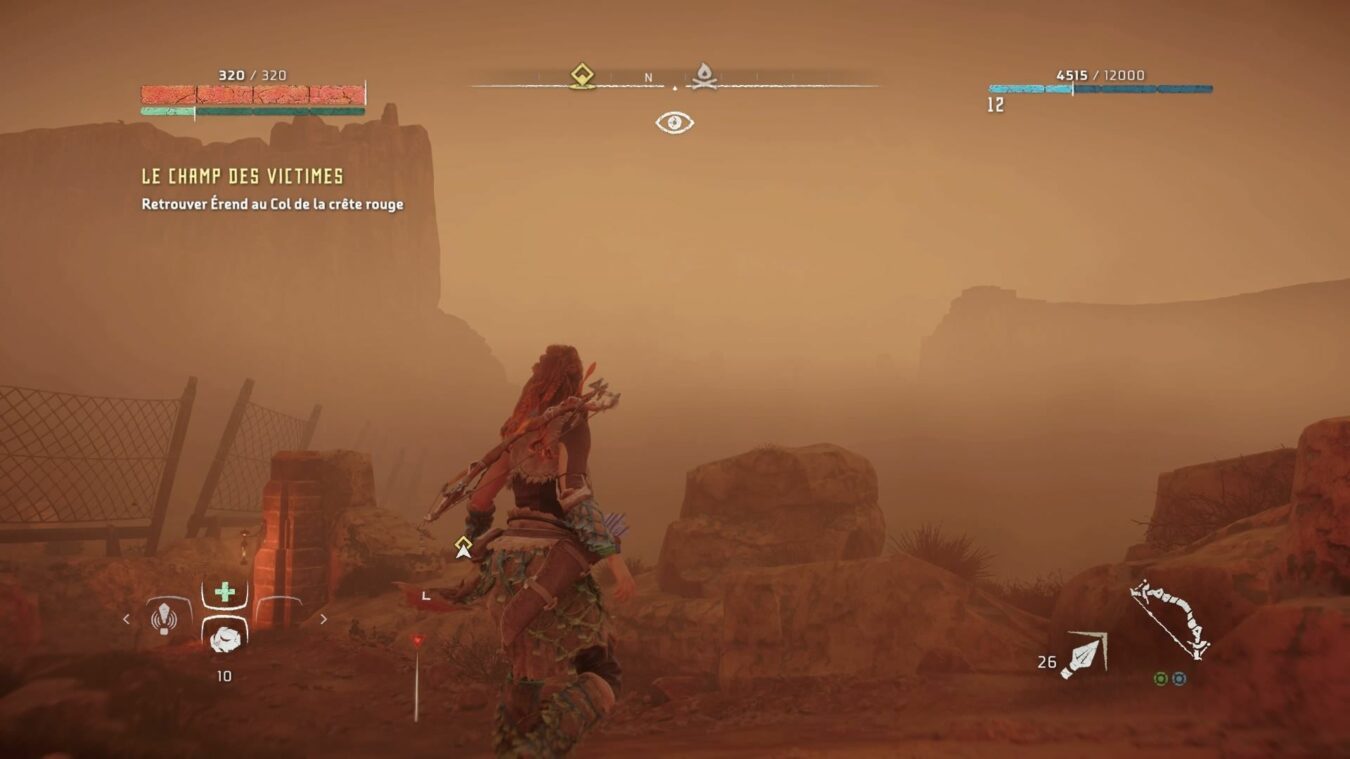
Task: Select the quest title Le Champ des Victimes
Action: [x=242, y=177]
